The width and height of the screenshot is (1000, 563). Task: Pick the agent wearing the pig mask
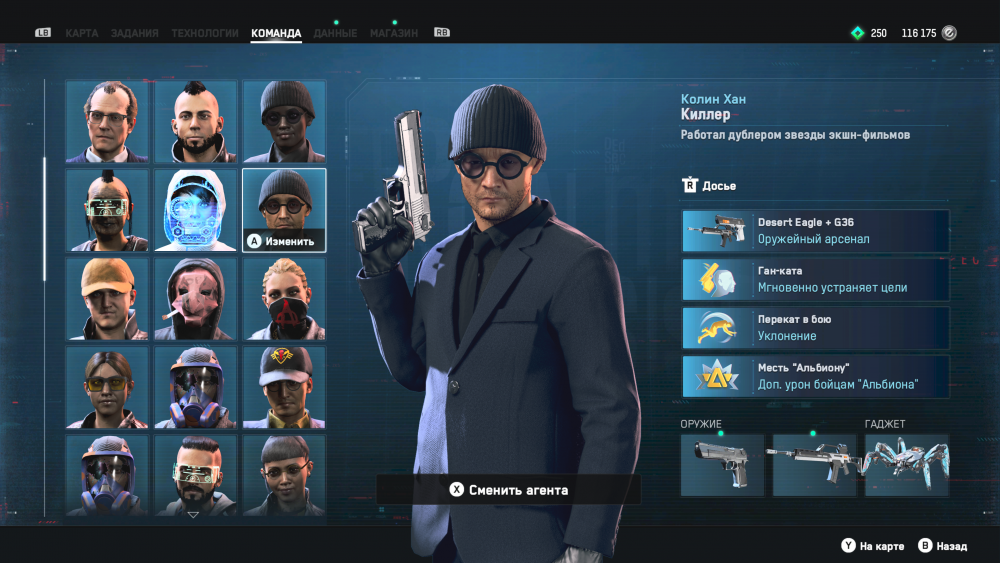coord(196,299)
